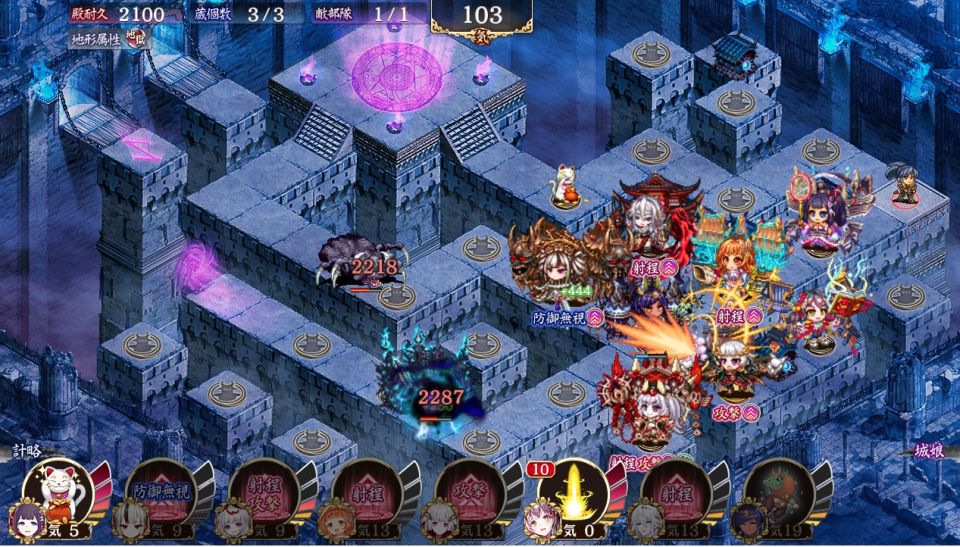Choose the 射程 slot with orange-haired portrait
Viewport: 960px width, 547px height.
point(367,492)
